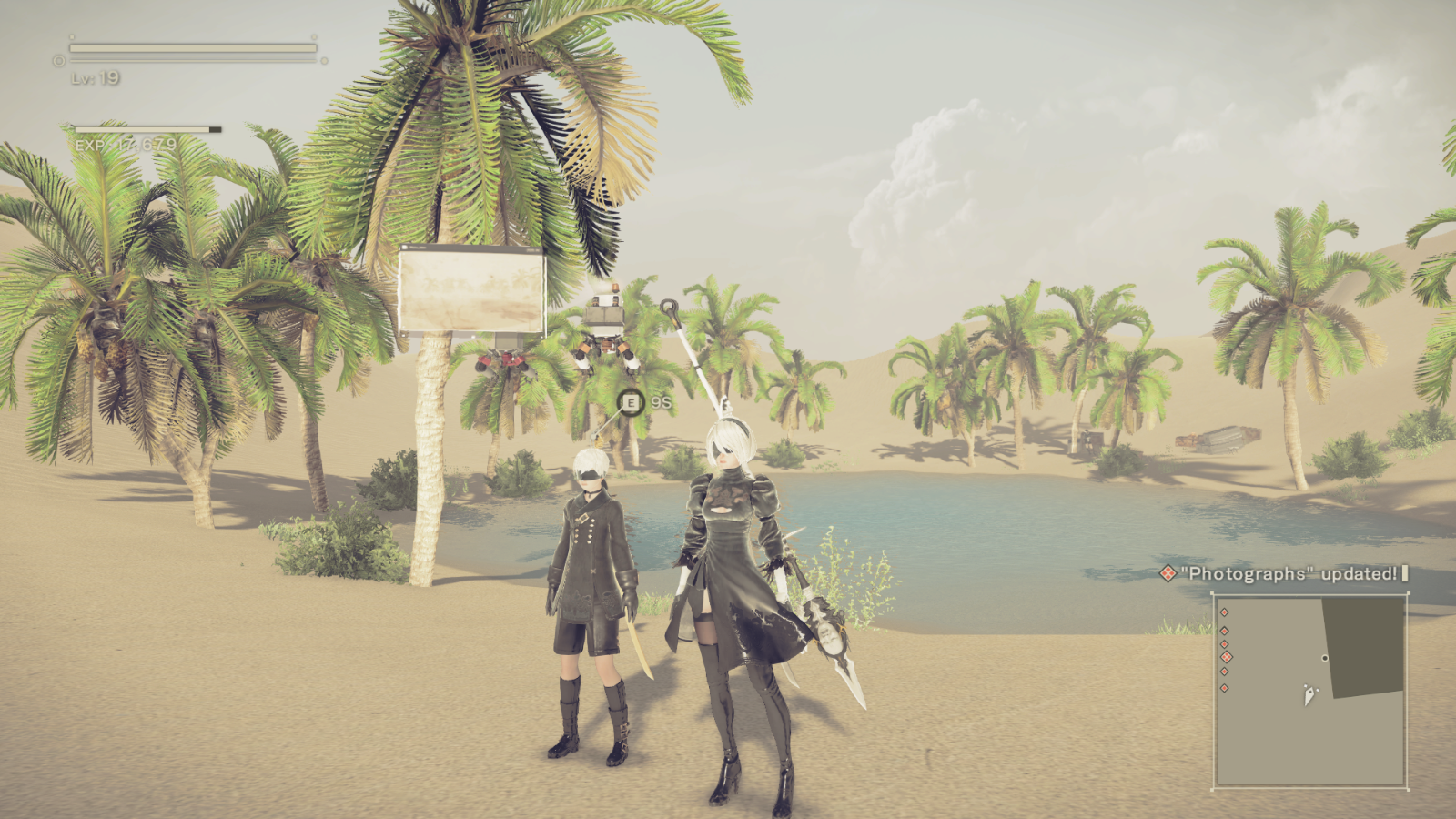Click the HP bar at the top left
This screenshot has height=819, width=1456.
click(191, 47)
